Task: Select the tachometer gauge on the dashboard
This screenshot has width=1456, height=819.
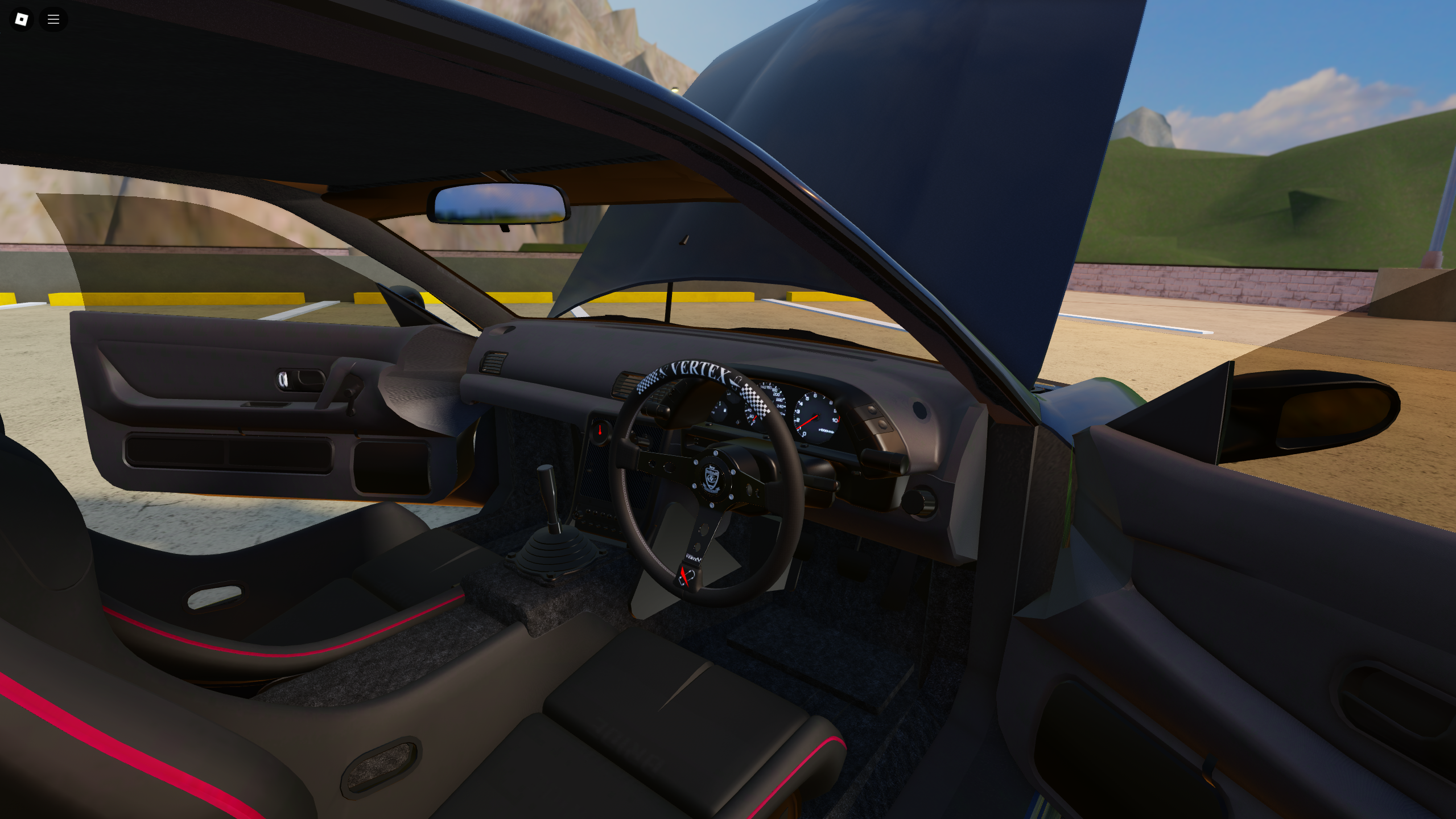Action: [816, 415]
